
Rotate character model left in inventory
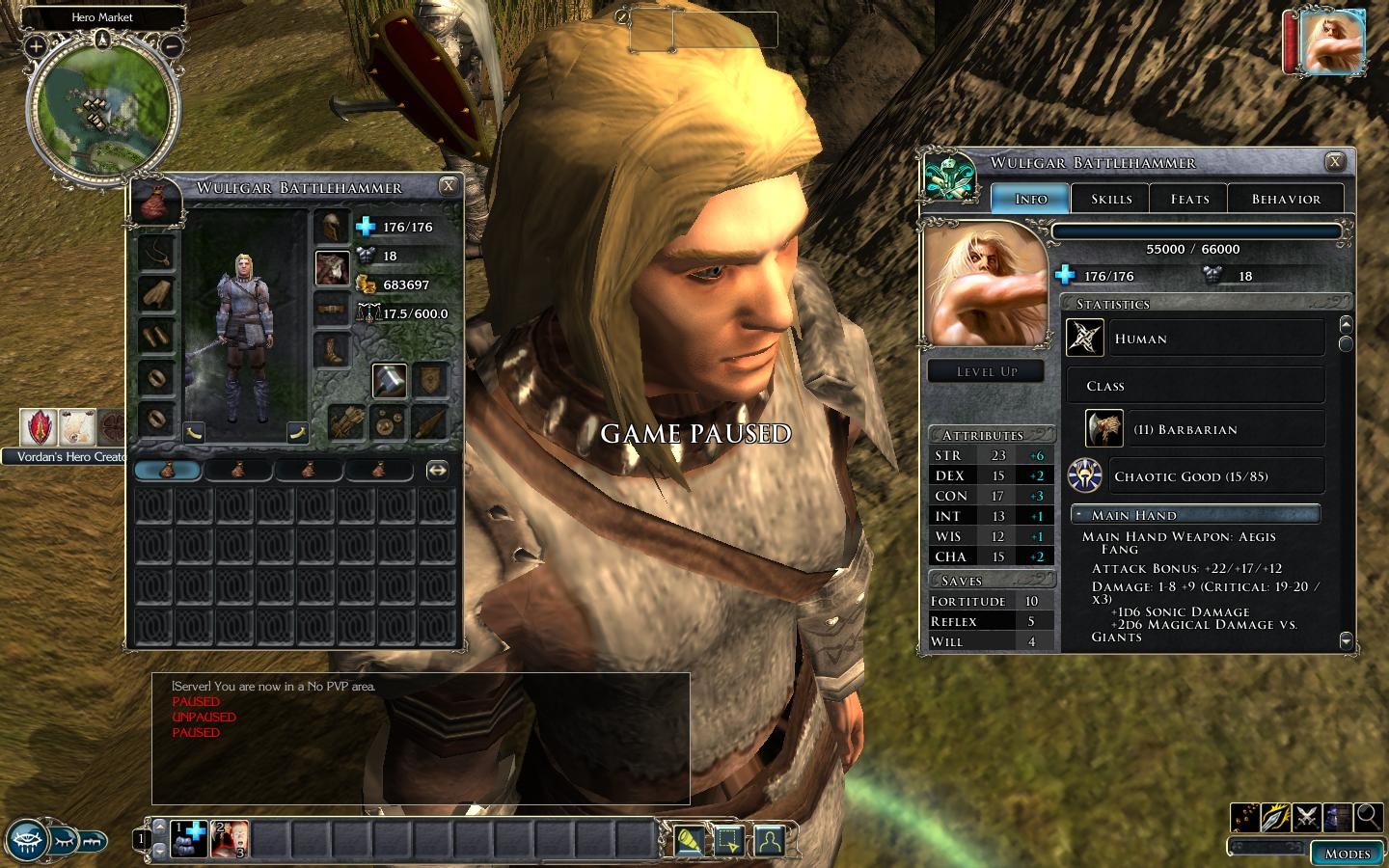(194, 432)
